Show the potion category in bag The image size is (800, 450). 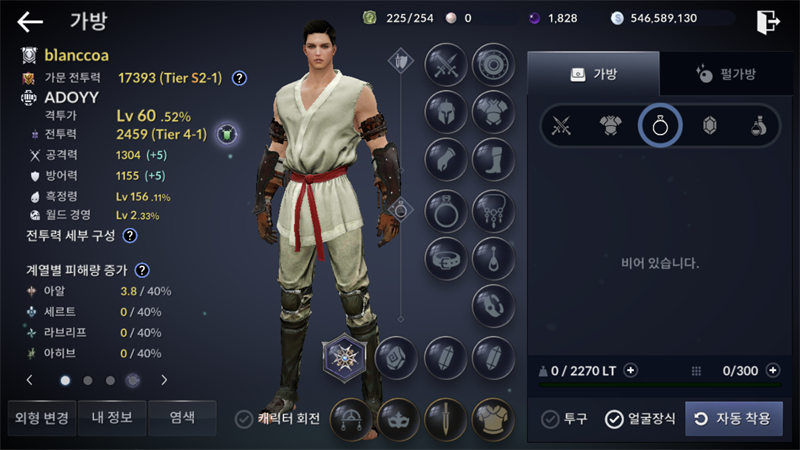[x=759, y=126]
